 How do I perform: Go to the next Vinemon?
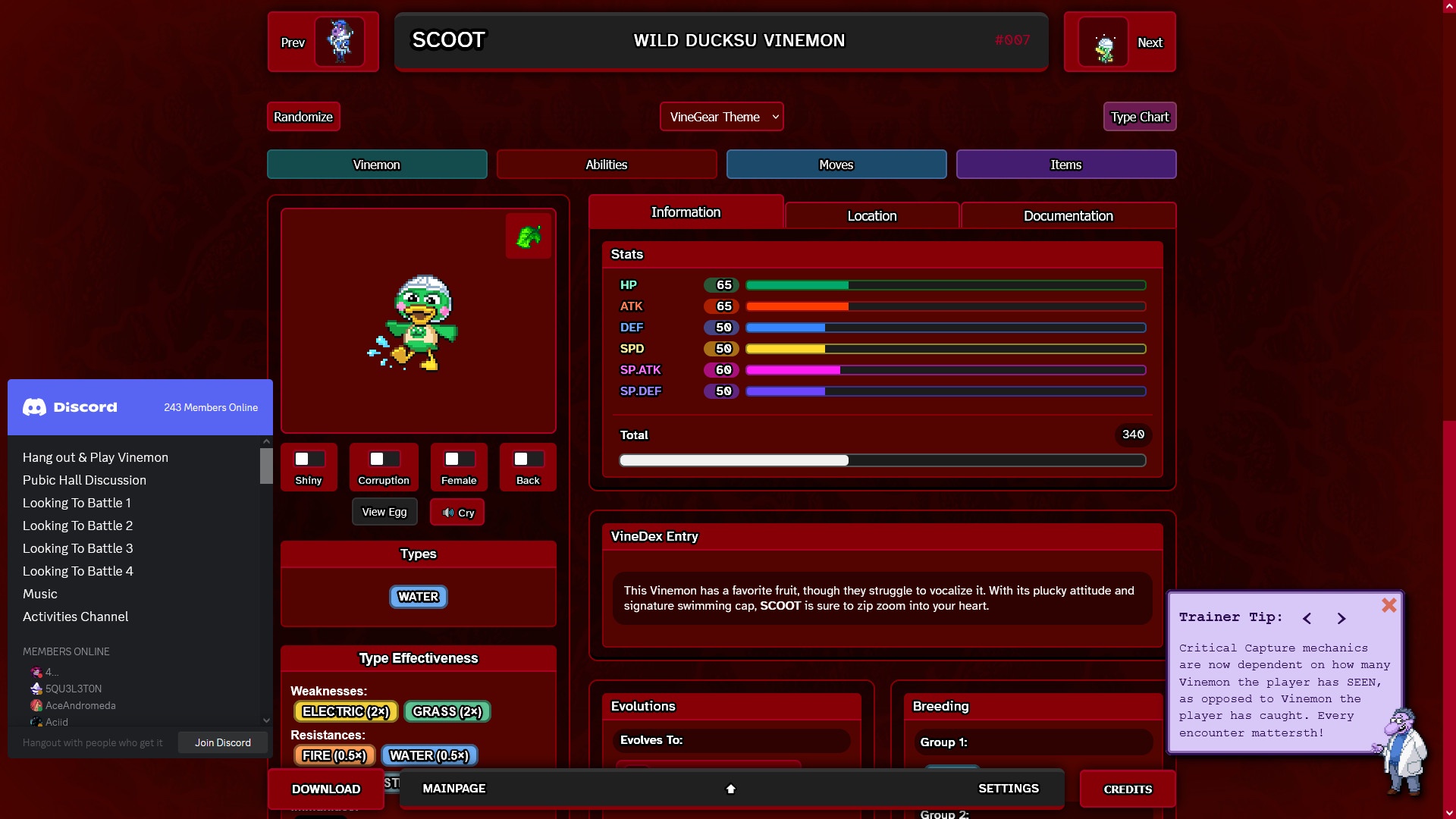[x=1119, y=42]
